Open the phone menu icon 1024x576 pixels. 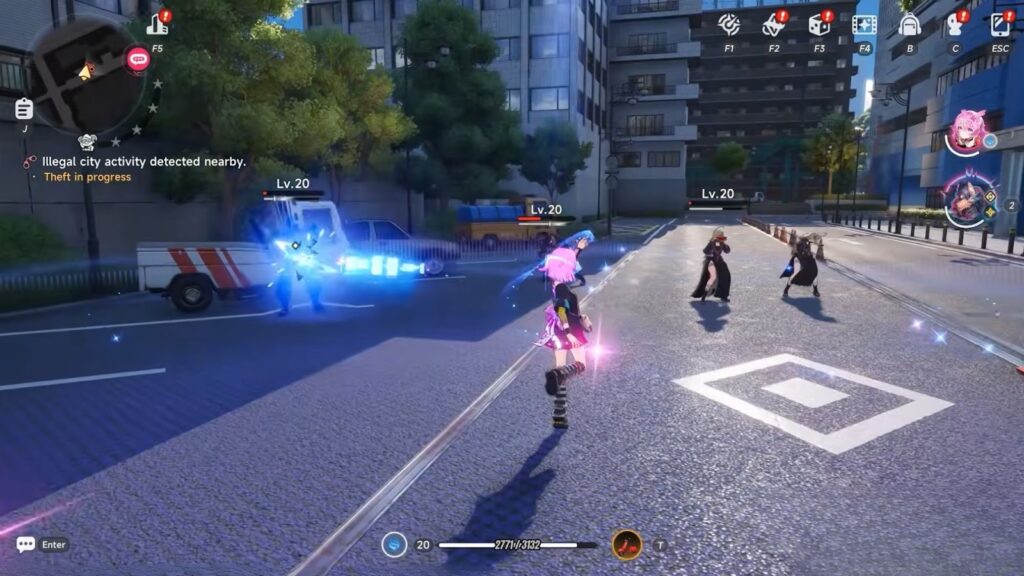pos(1000,25)
